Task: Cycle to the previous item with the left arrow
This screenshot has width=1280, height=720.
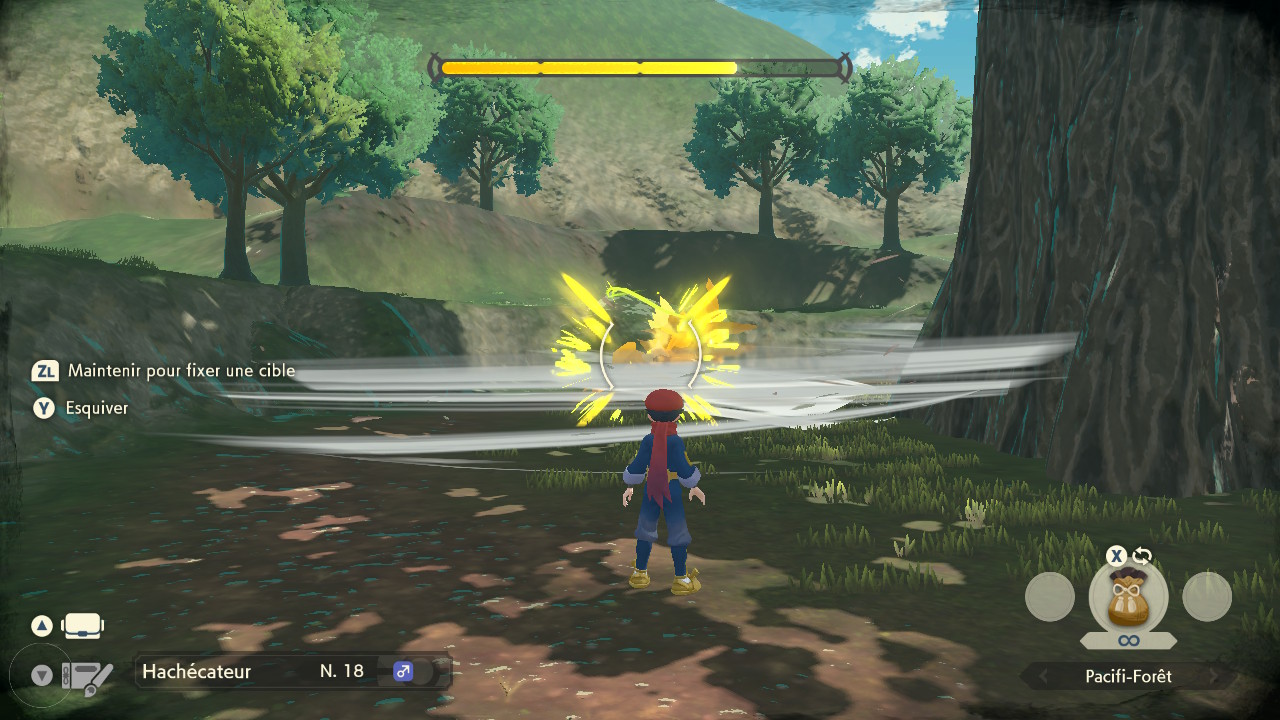Action: point(1043,677)
